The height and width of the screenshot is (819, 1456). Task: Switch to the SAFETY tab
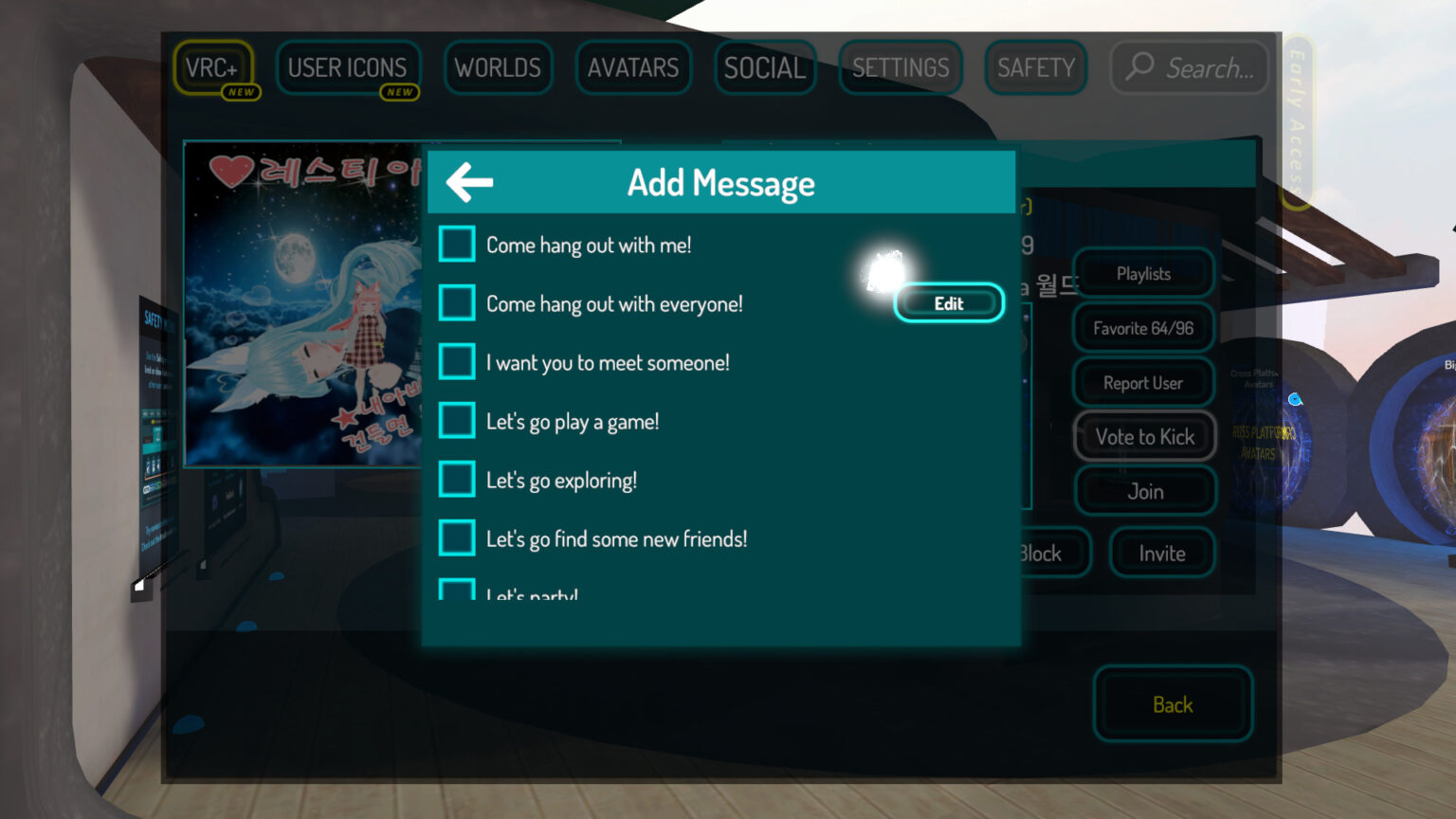1035,67
